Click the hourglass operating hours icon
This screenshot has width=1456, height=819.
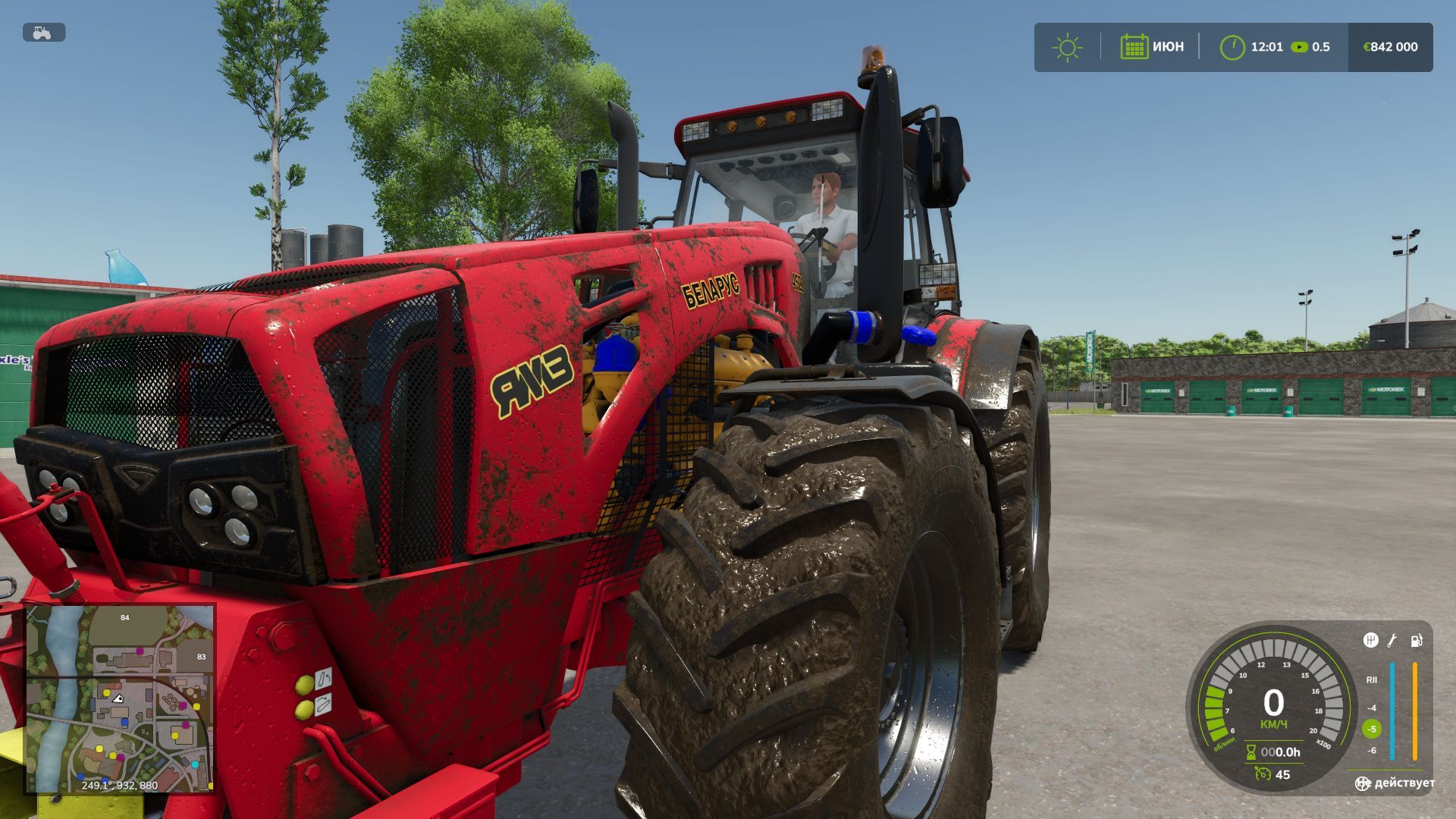point(1250,752)
